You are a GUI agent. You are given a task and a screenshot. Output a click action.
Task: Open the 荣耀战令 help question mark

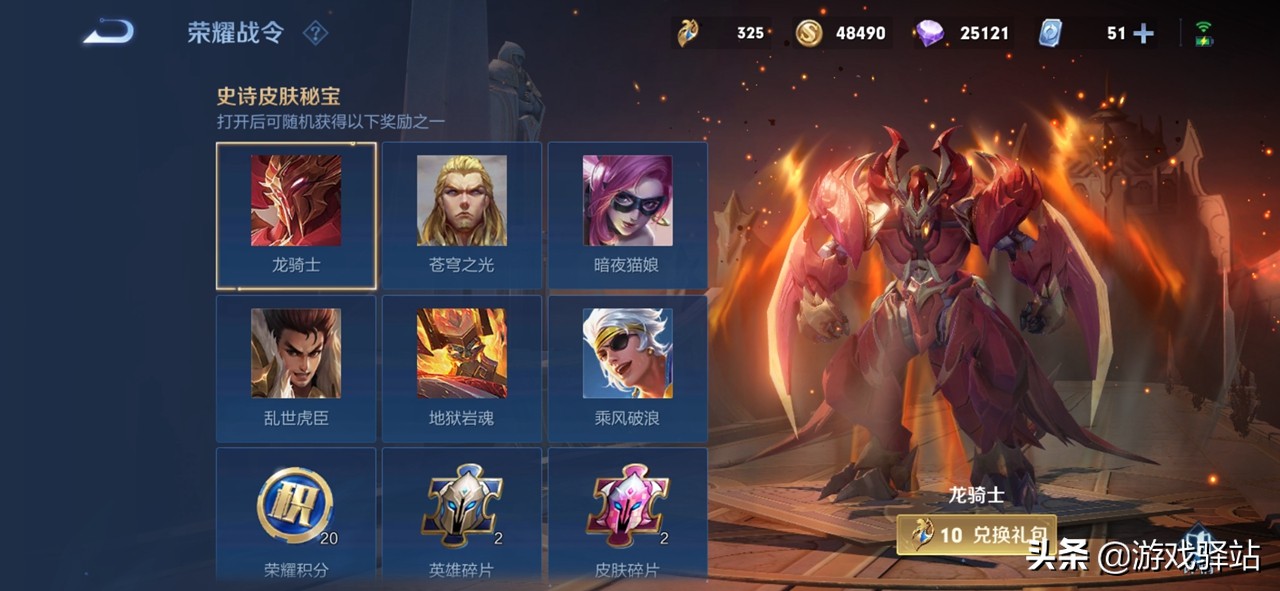coord(315,33)
